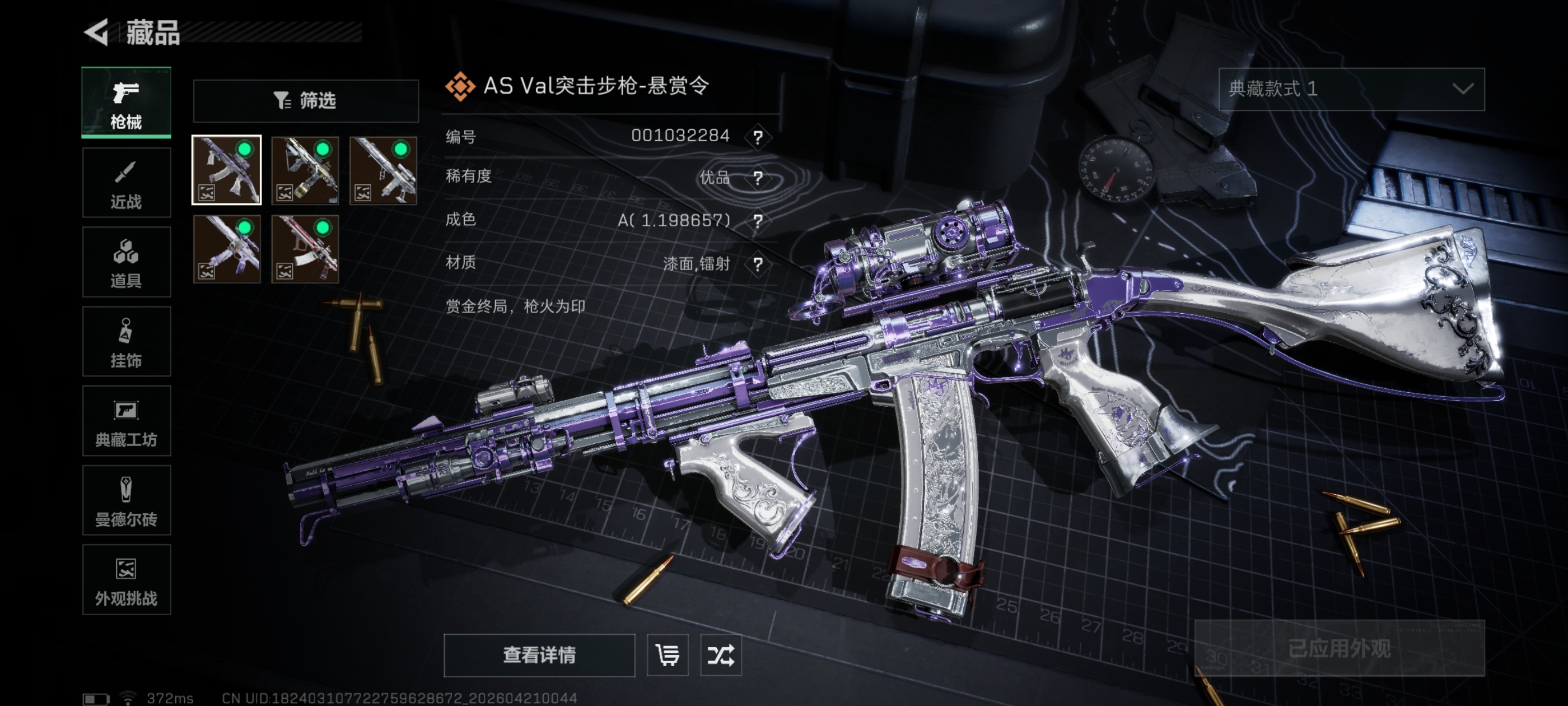Click the 已应用外观 applied appearance button

(1339, 648)
